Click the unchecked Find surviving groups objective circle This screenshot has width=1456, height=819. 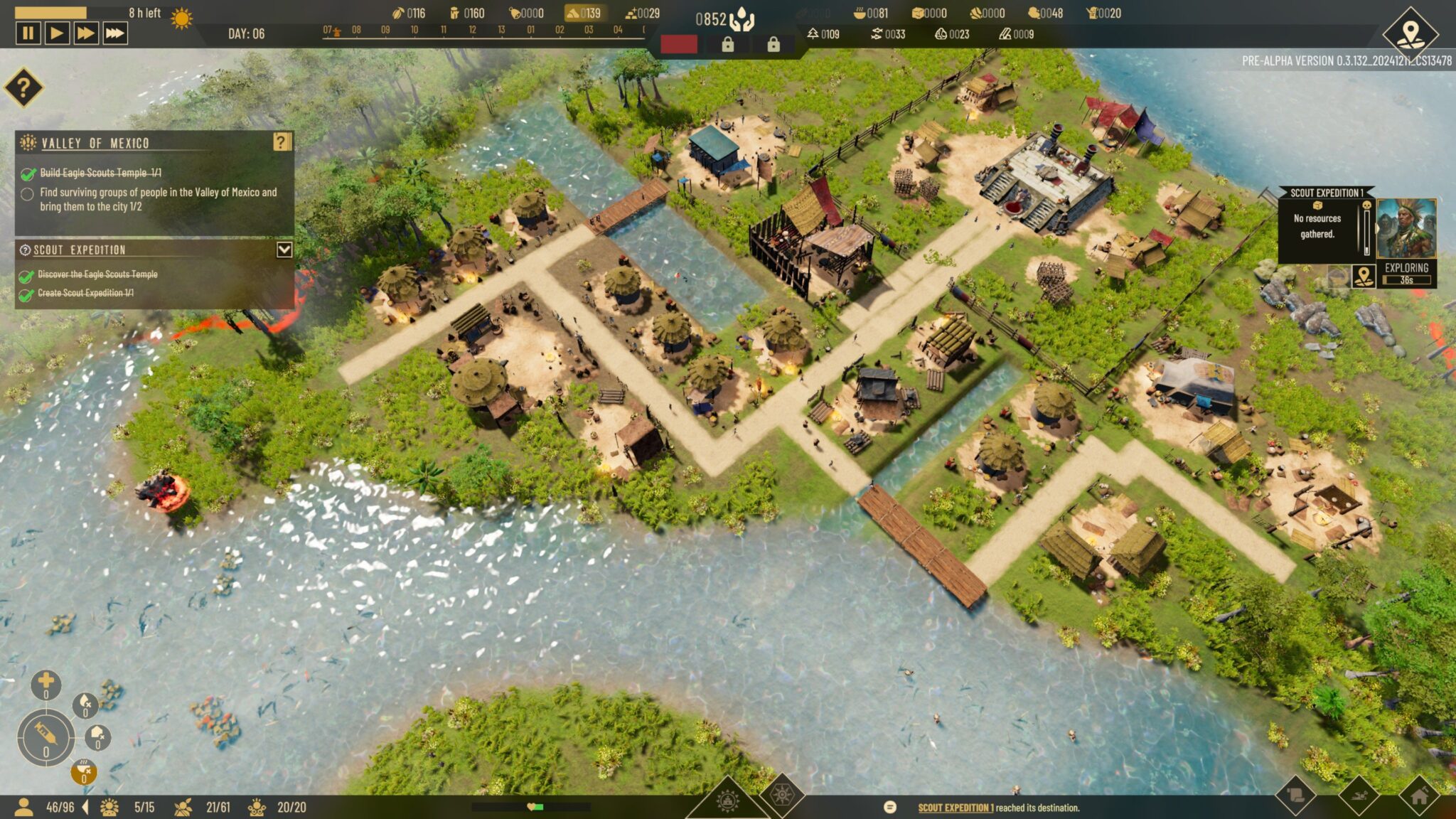27,193
